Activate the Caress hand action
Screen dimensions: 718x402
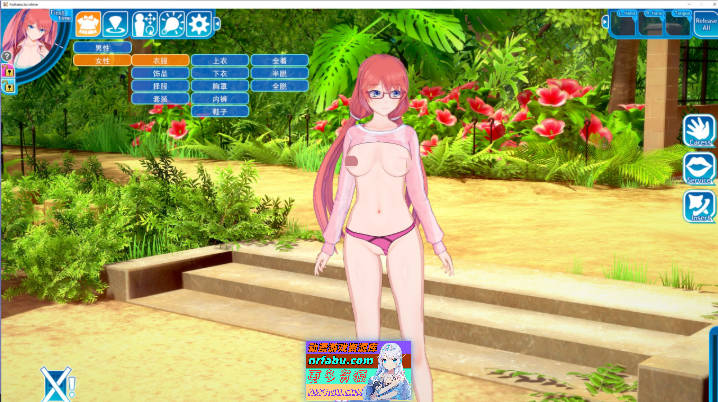(x=699, y=131)
